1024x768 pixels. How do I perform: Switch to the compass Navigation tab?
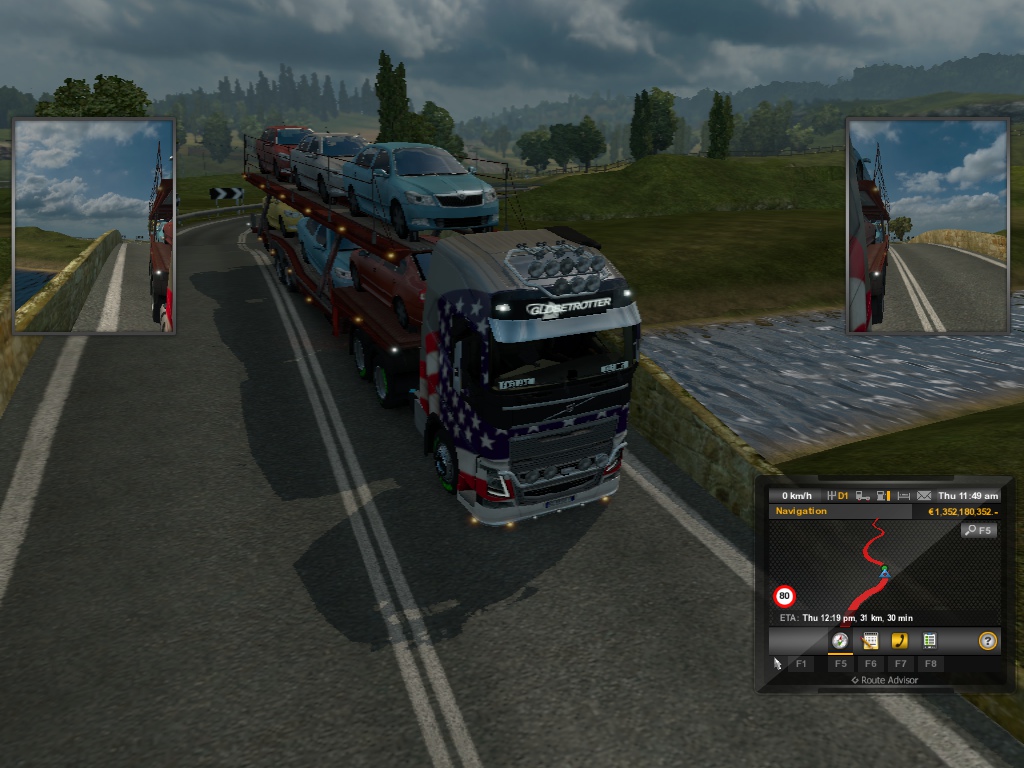(841, 641)
